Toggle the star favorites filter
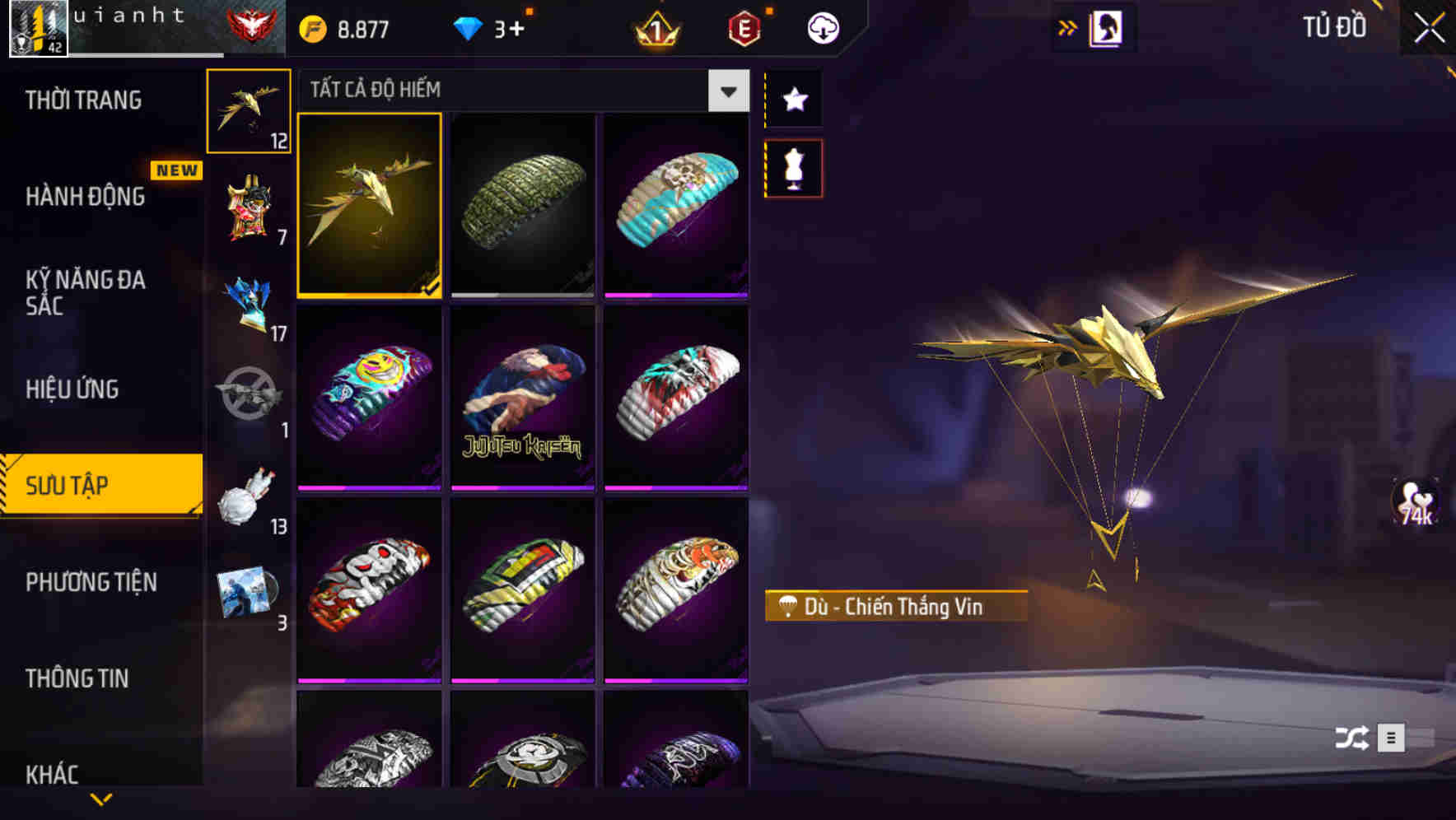The height and width of the screenshot is (820, 1456). coord(794,99)
